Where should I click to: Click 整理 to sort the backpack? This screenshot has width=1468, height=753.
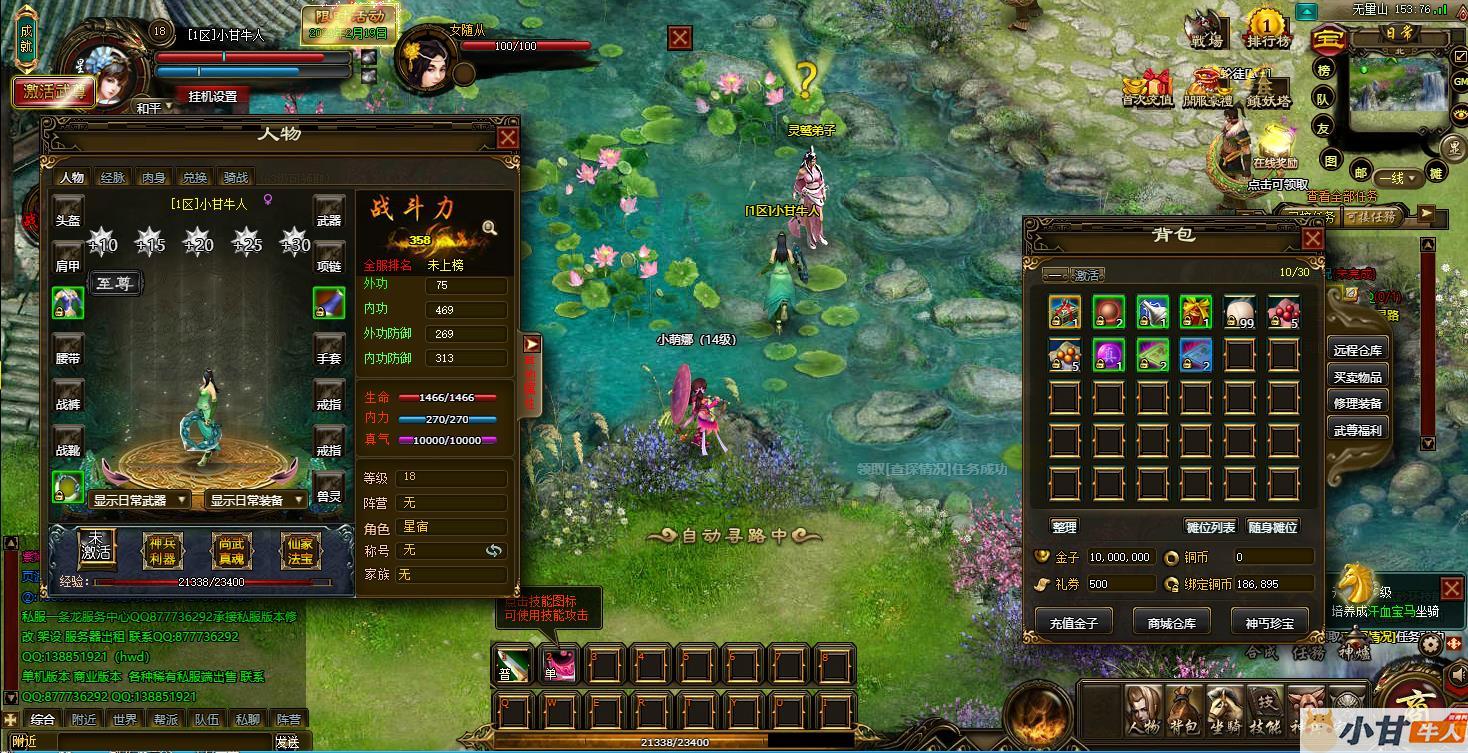point(1064,527)
